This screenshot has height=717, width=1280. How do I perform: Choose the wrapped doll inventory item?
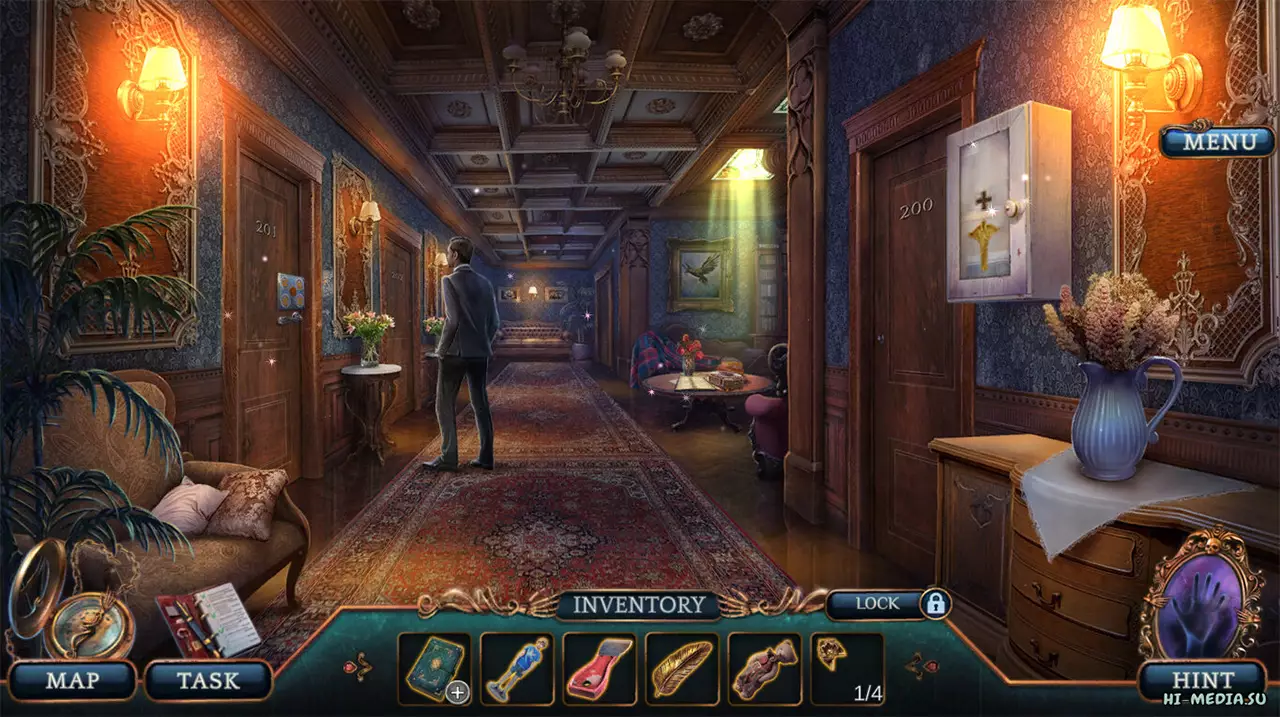(763, 668)
